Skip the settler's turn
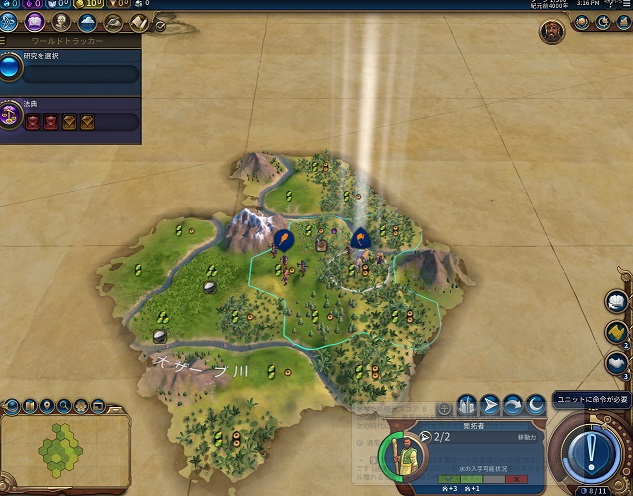The height and width of the screenshot is (496, 633). (513, 405)
